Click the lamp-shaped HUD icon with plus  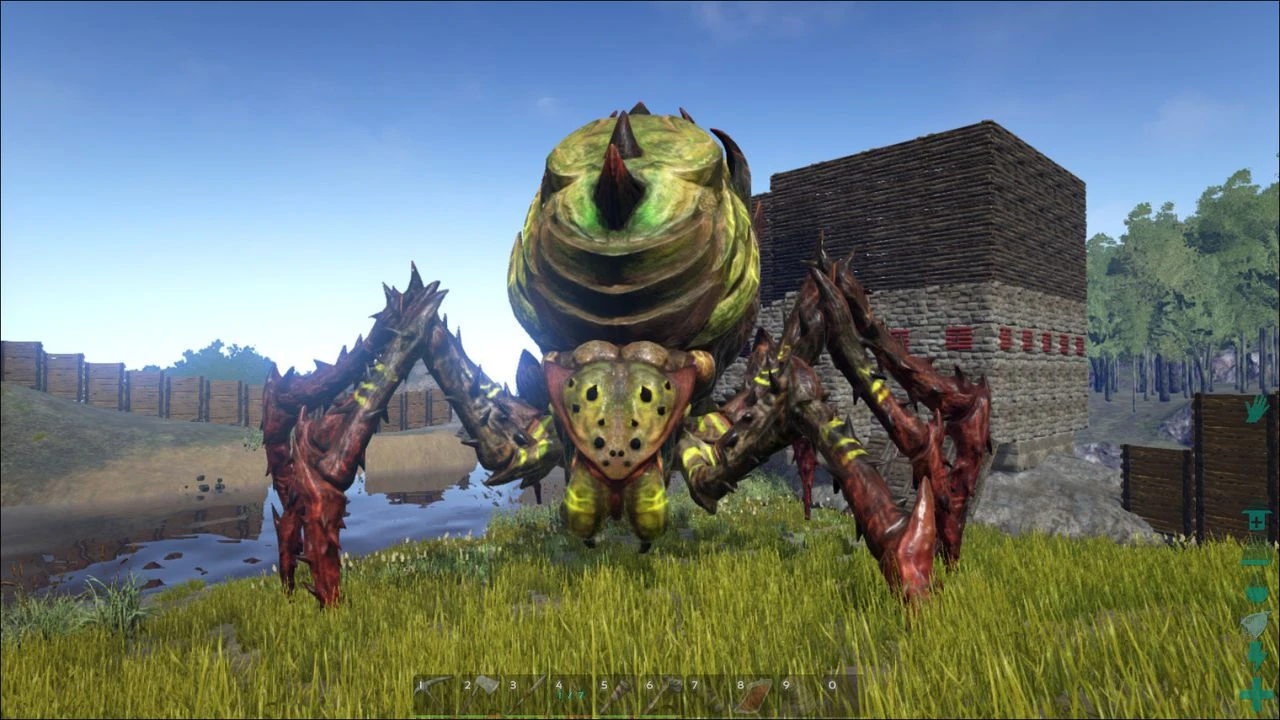(1256, 520)
